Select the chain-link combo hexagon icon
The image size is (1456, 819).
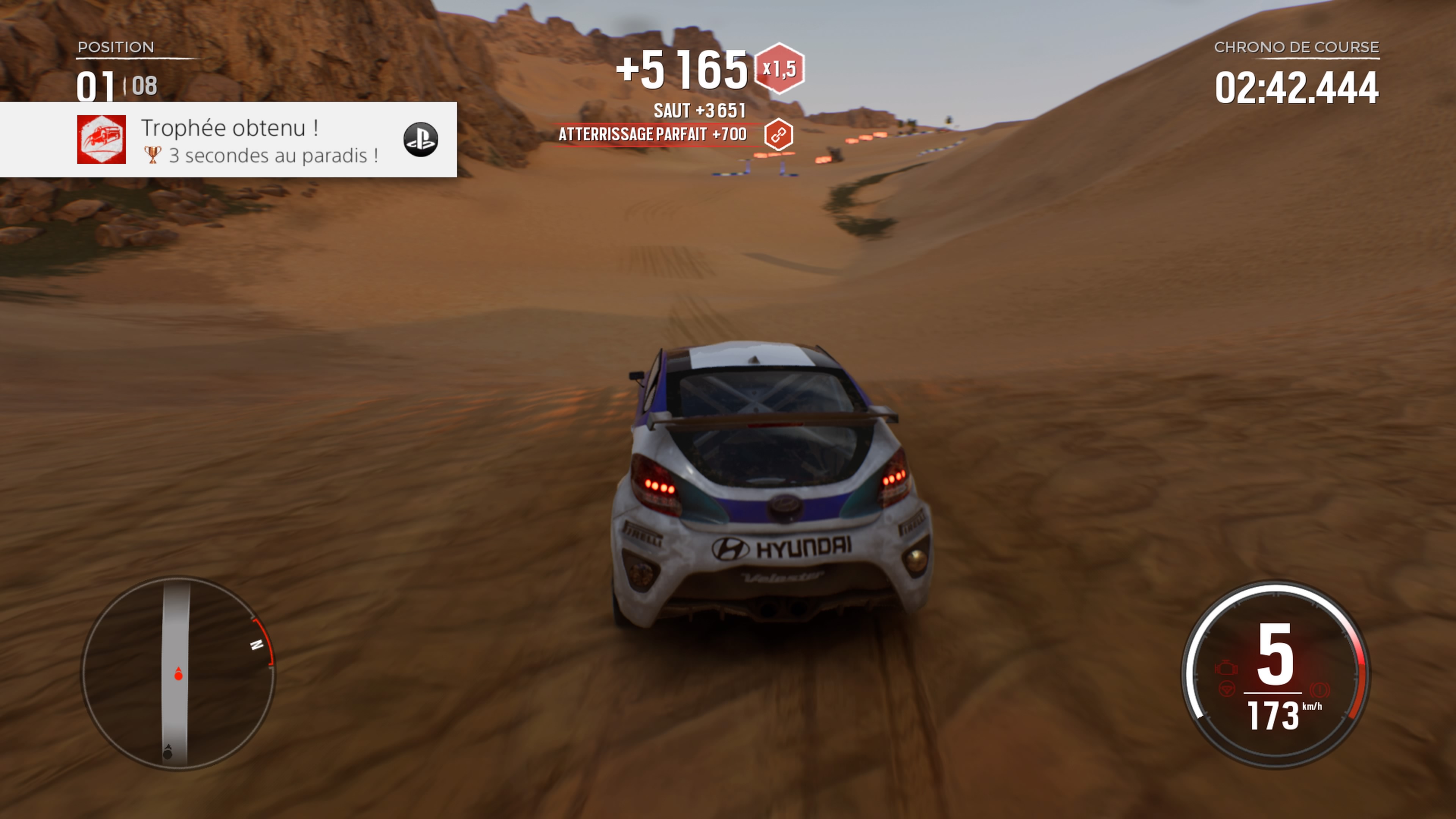778,135
